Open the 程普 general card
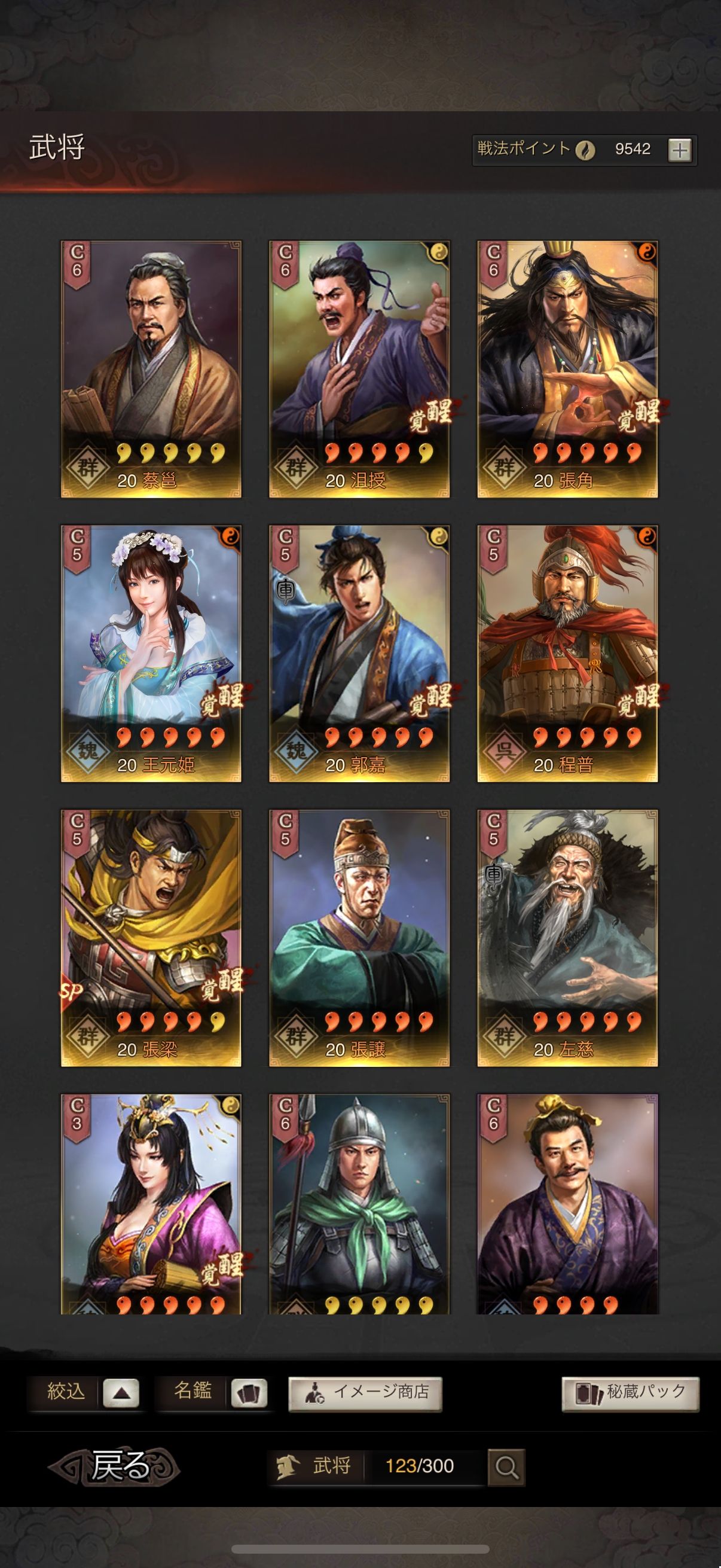This screenshot has height=1568, width=721. (567, 653)
